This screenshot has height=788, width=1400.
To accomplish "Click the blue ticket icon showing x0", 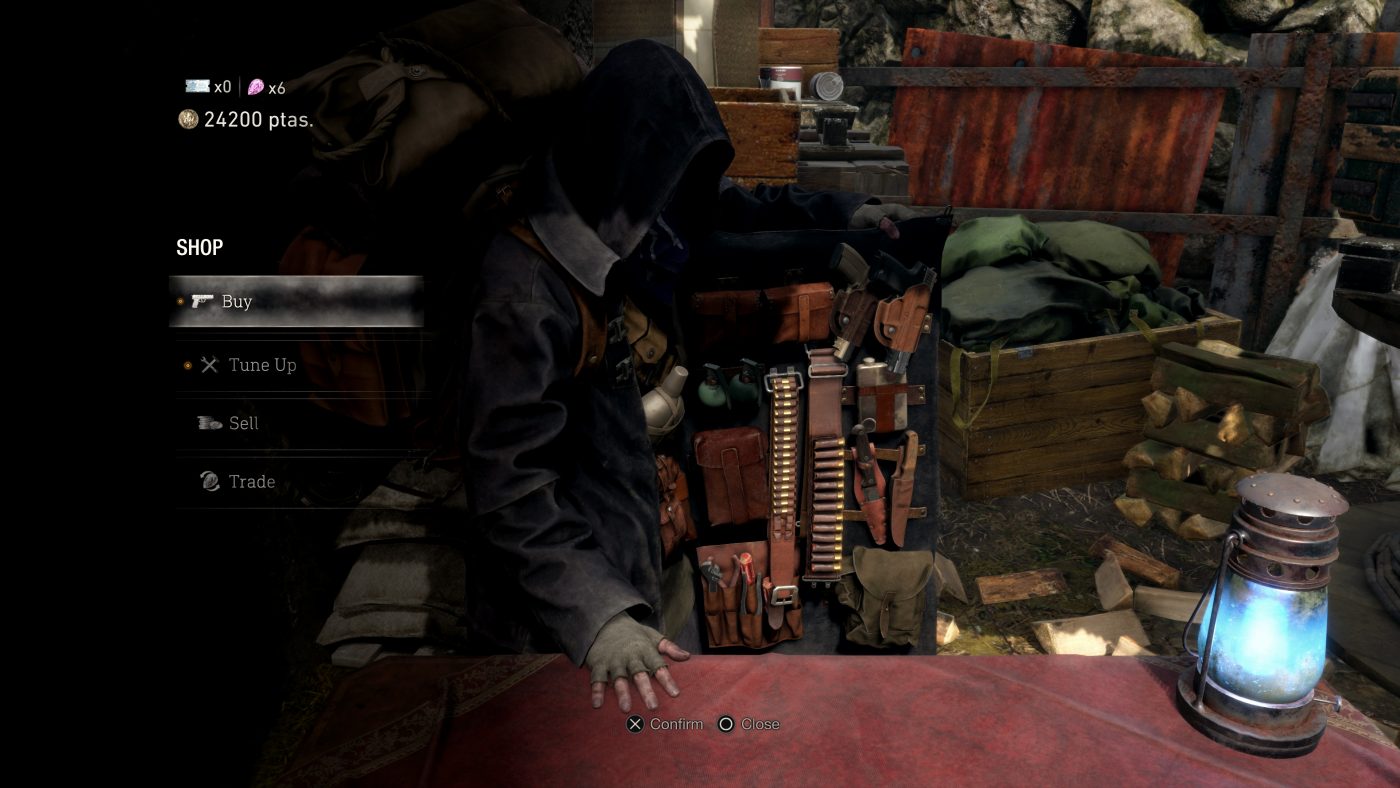I will click(197, 86).
